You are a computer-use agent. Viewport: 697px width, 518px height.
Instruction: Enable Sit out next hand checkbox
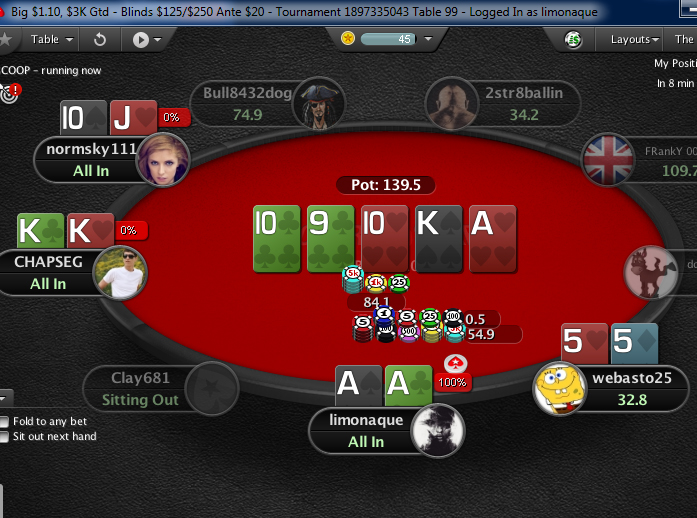(x=5, y=436)
